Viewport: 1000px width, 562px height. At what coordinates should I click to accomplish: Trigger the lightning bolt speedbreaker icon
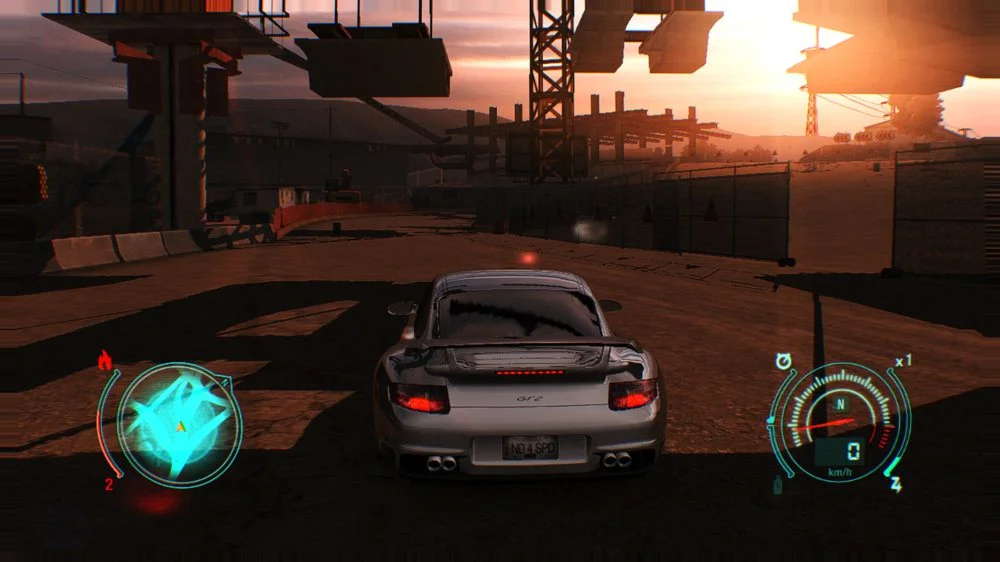896,485
